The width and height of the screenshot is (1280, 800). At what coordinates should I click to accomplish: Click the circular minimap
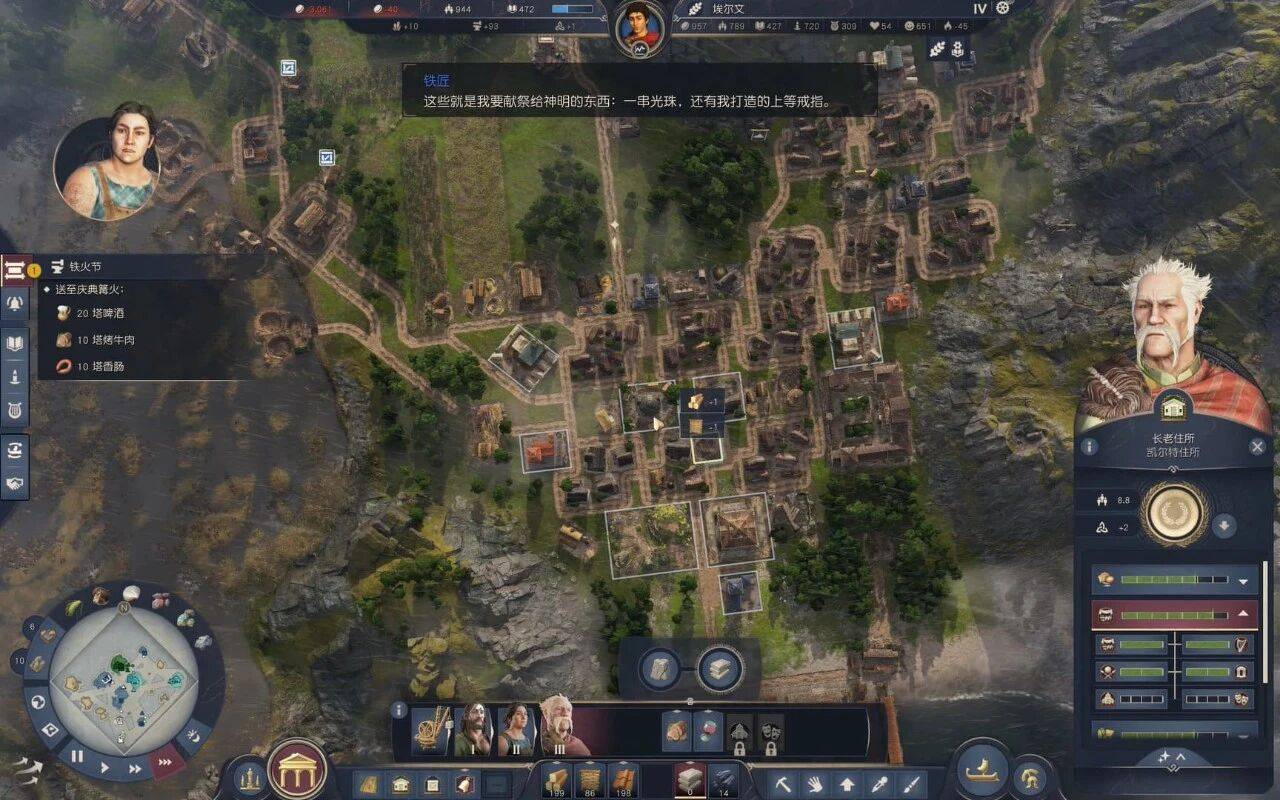(123, 682)
